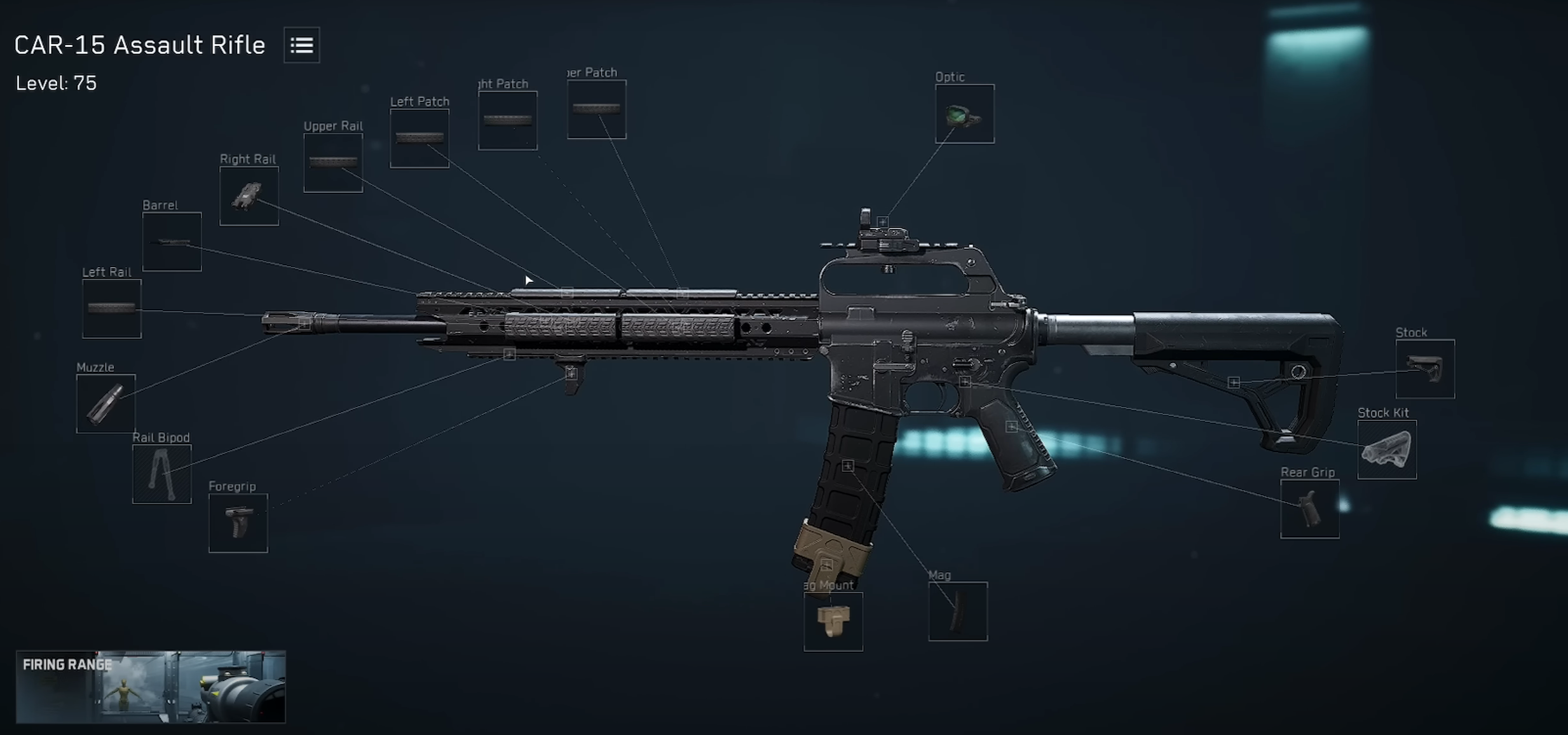Select the Foregrip attachment slot
This screenshot has height=735, width=1568.
tap(238, 523)
